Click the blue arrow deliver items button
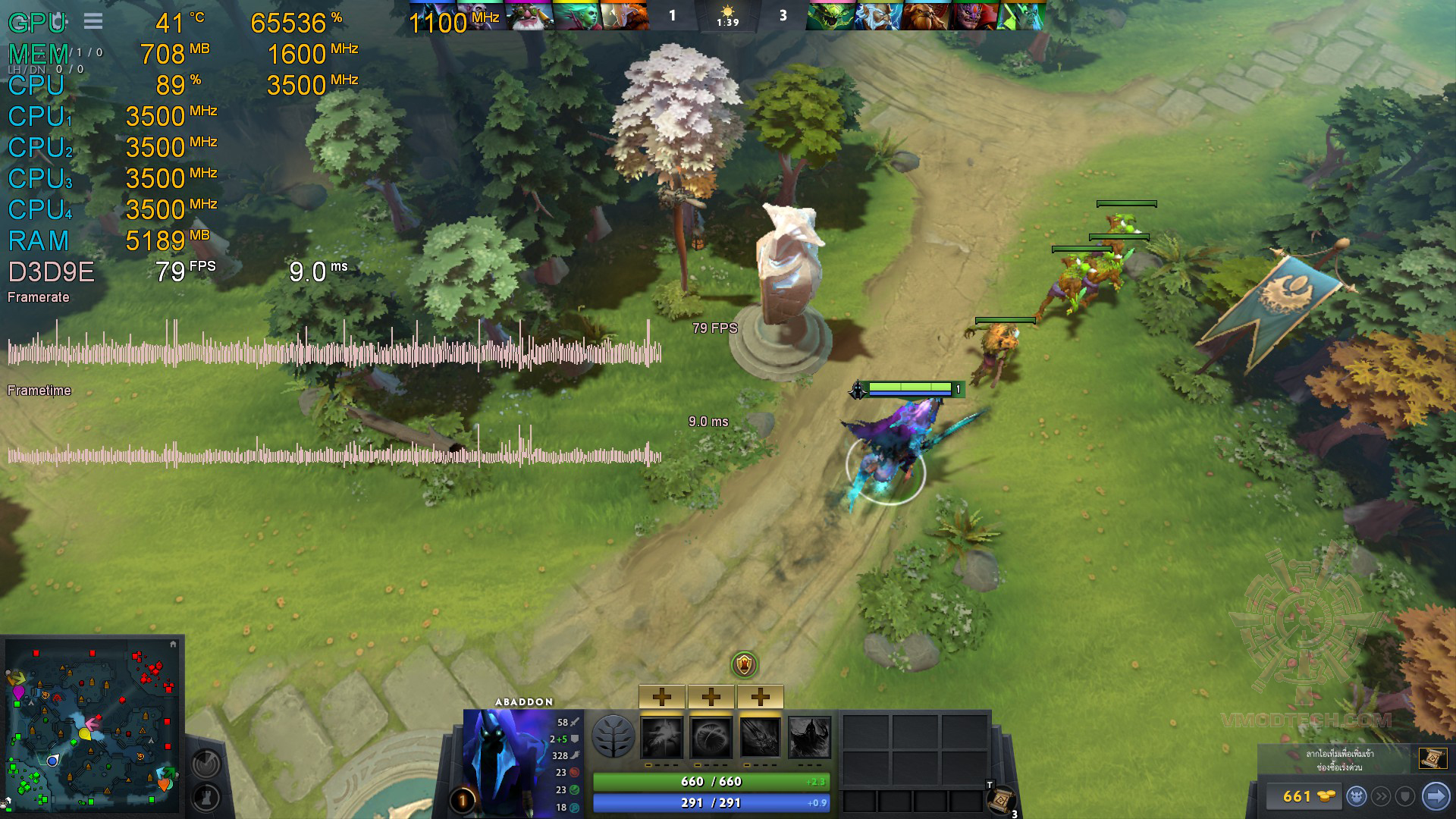Screen dimensions: 1456x819 click(x=1435, y=796)
